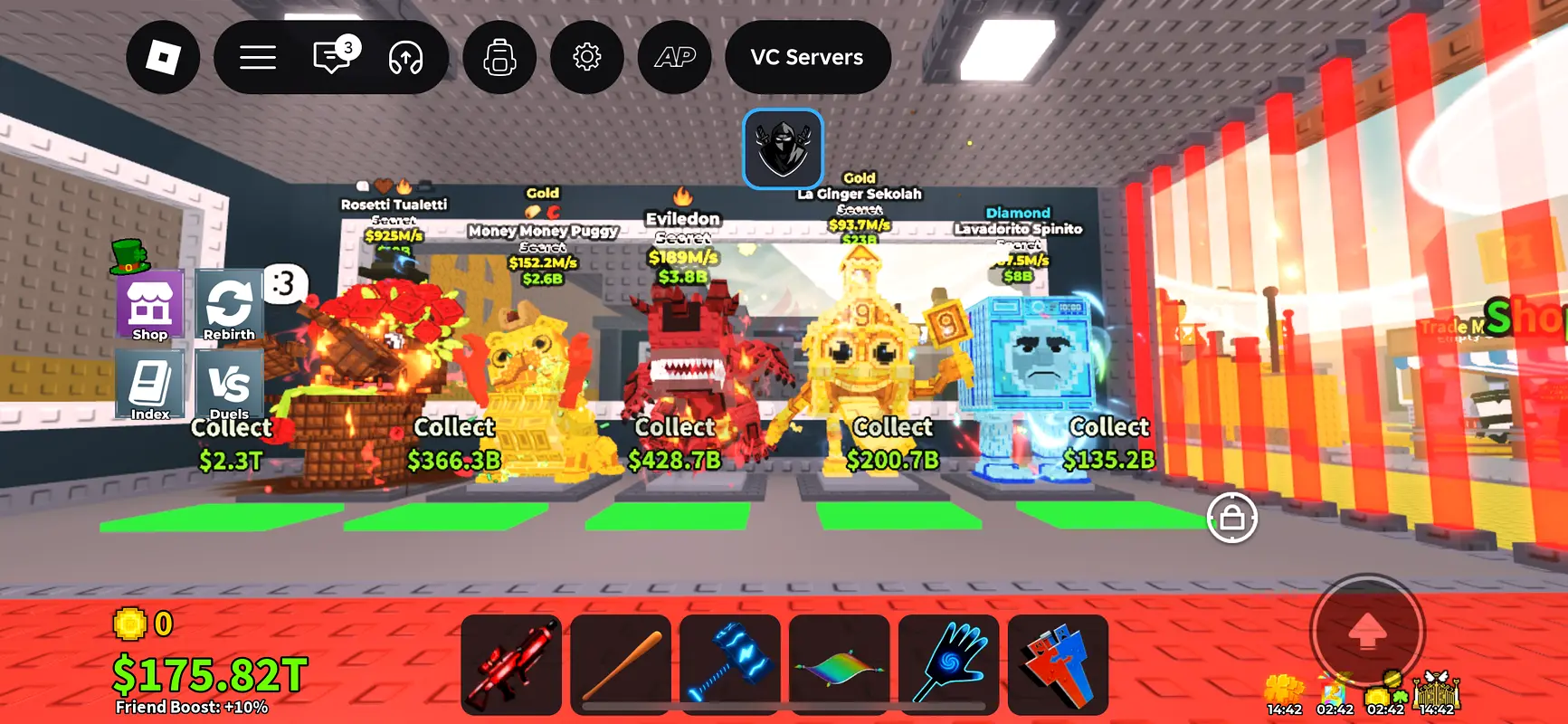The image size is (1568, 724).
Task: Select the blue lightning hammer slot
Action: pos(730,664)
